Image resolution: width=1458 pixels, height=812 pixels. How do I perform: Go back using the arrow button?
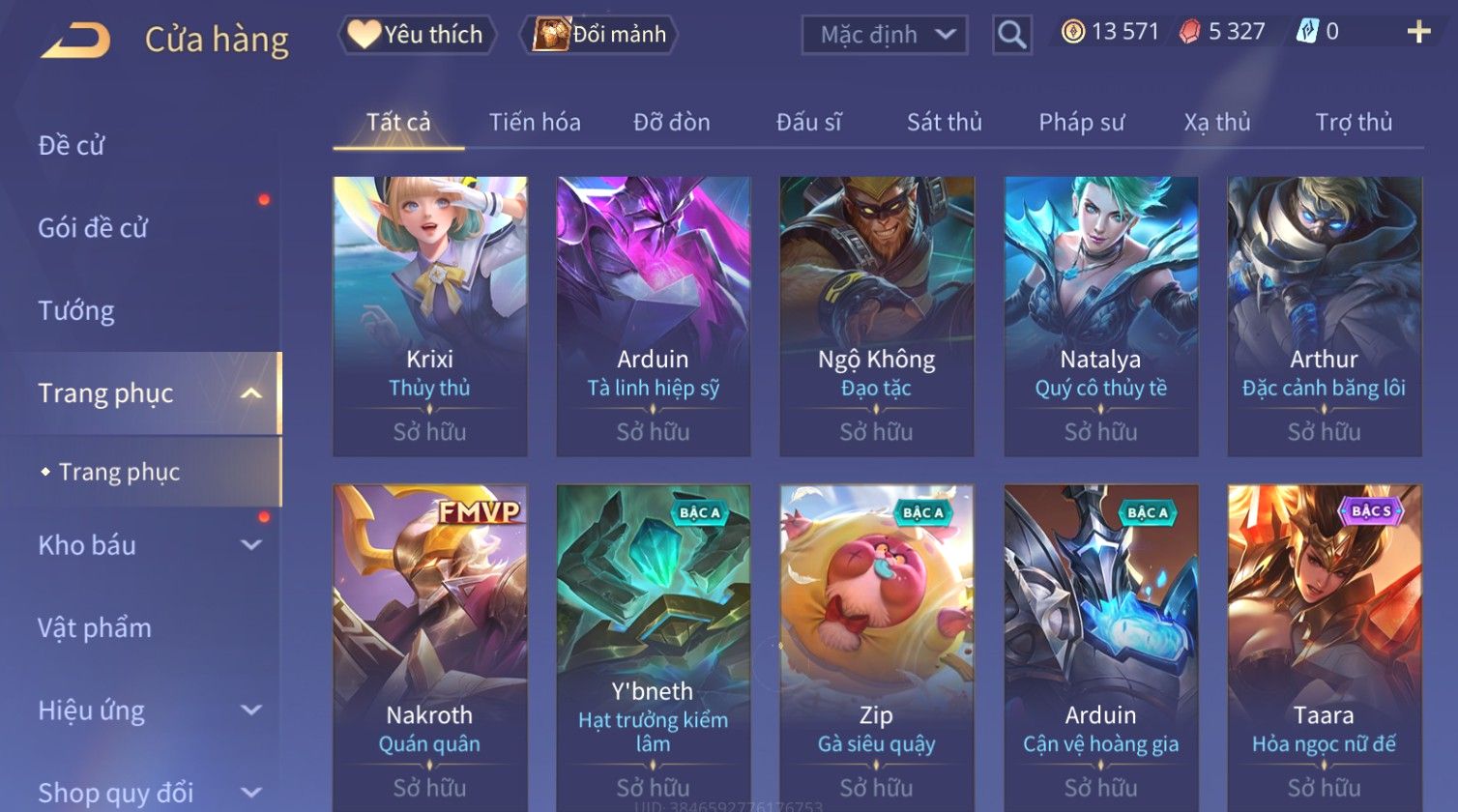pos(75,40)
